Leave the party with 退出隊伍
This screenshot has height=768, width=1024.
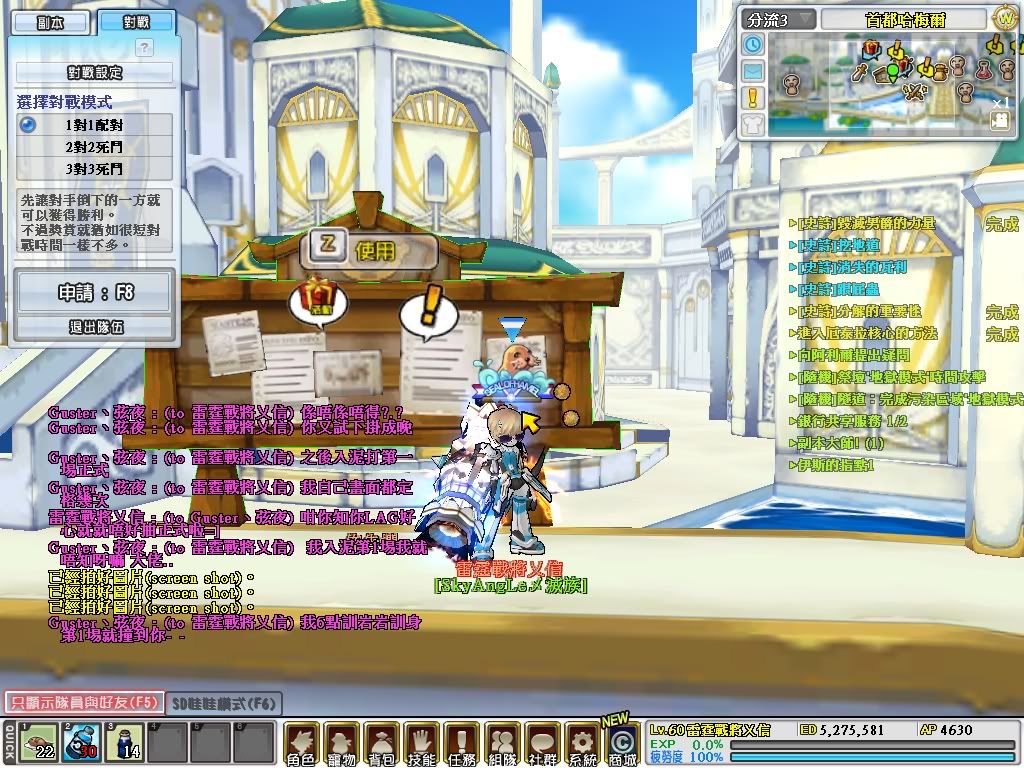coord(94,327)
